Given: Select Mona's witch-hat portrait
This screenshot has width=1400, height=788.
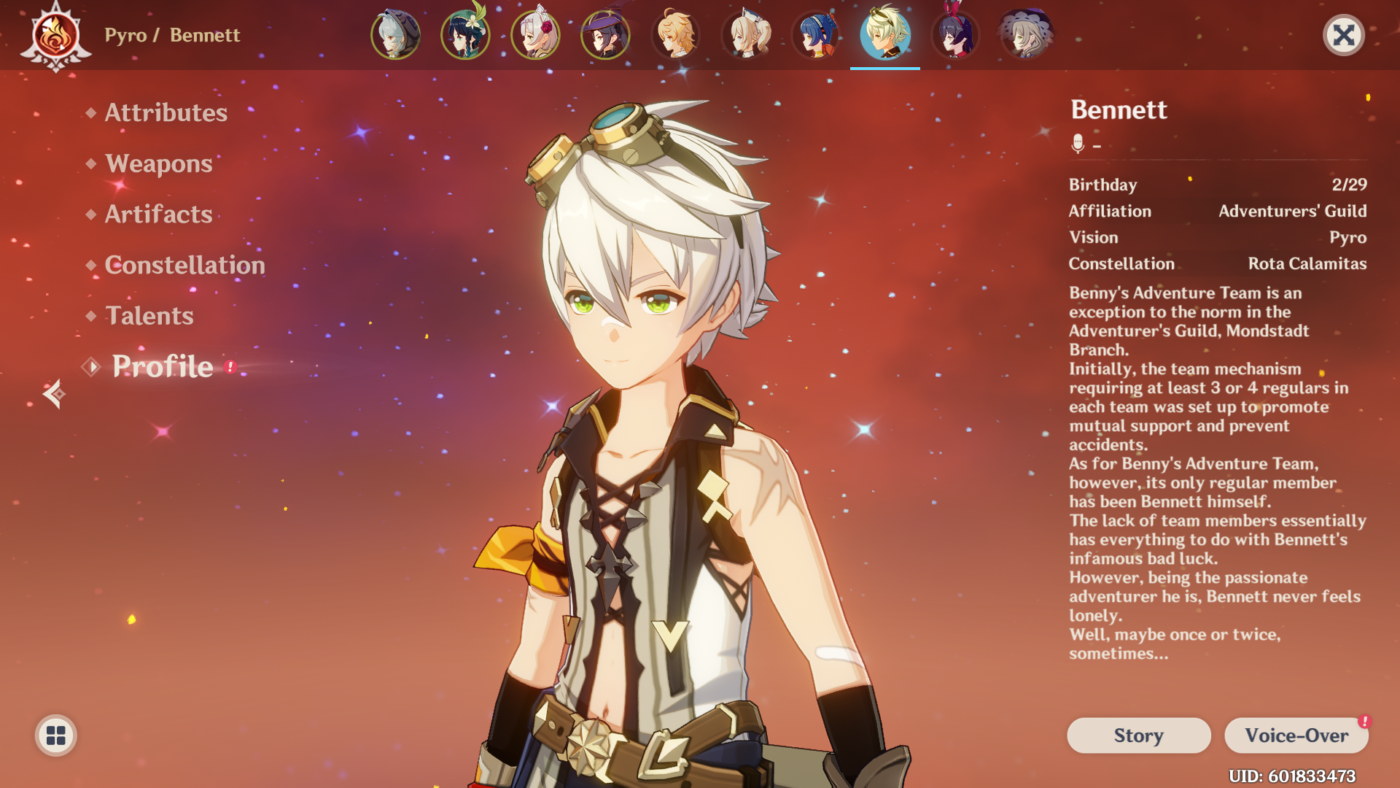Looking at the screenshot, I should [x=605, y=36].
